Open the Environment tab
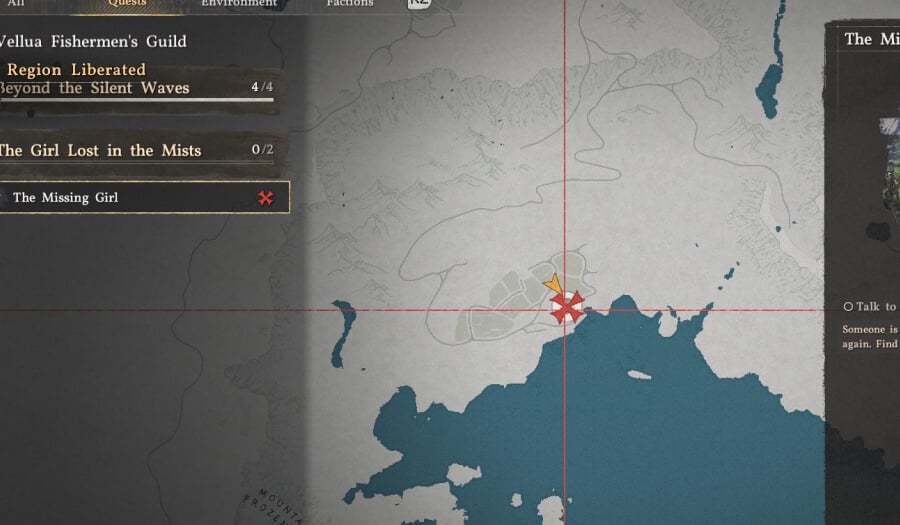Image resolution: width=900 pixels, height=525 pixels. click(239, 4)
